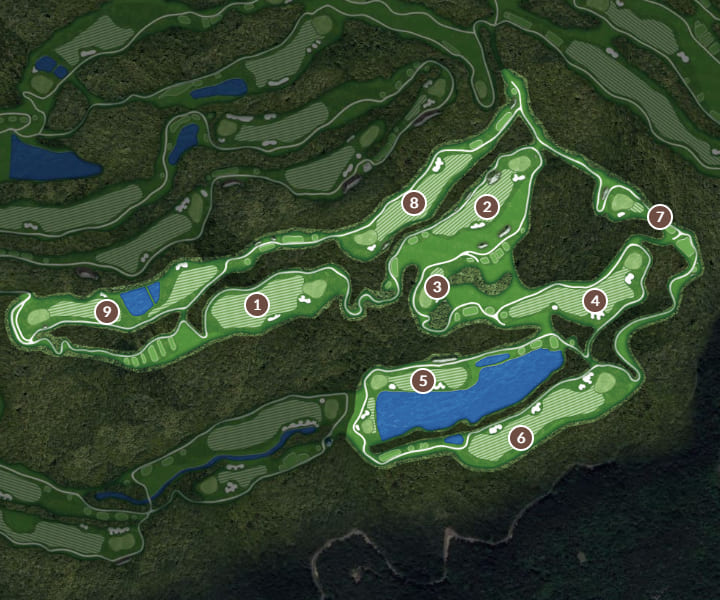Select the hole 8 marker
Screen dimensions: 720x600
click(x=414, y=203)
